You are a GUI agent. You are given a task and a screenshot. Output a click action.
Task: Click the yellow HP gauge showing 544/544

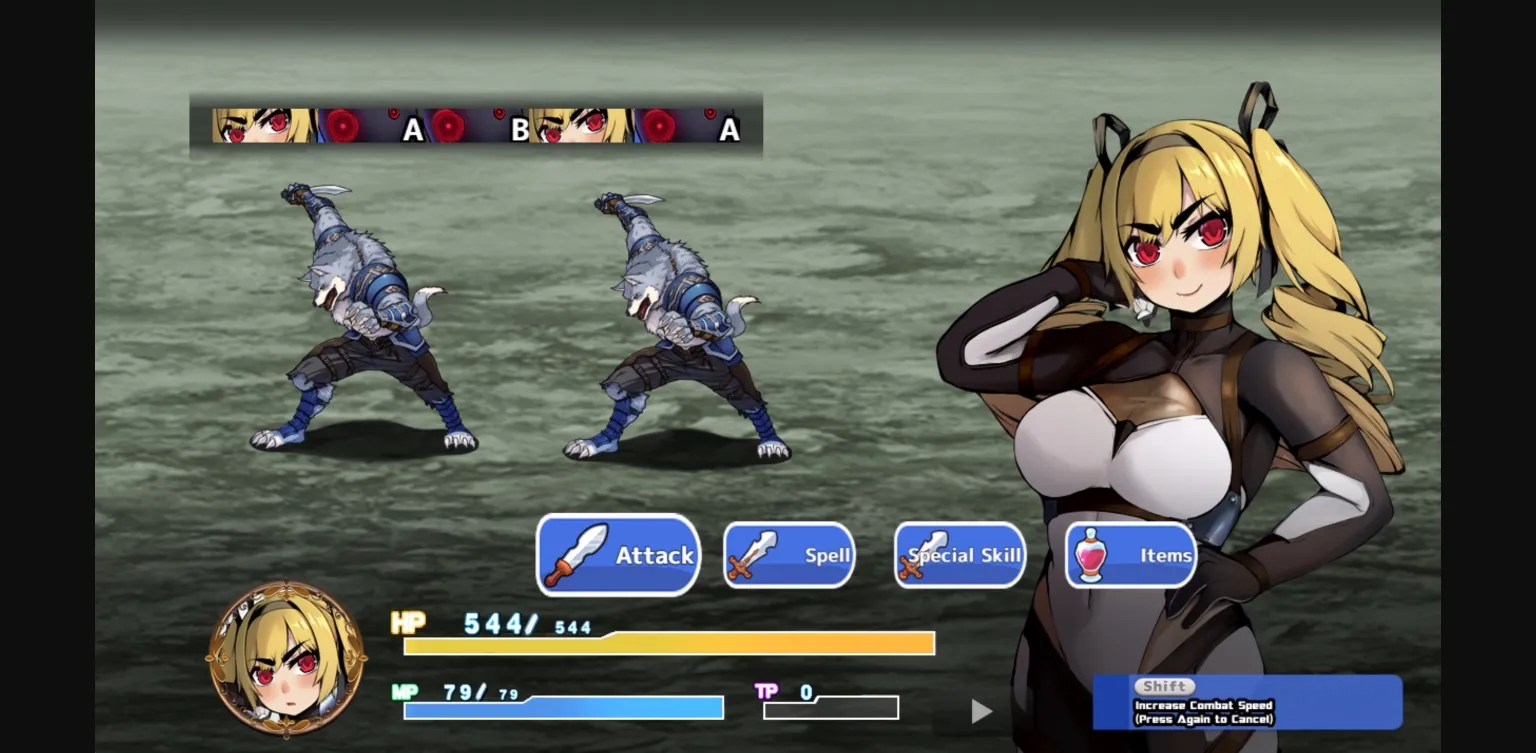click(x=668, y=643)
